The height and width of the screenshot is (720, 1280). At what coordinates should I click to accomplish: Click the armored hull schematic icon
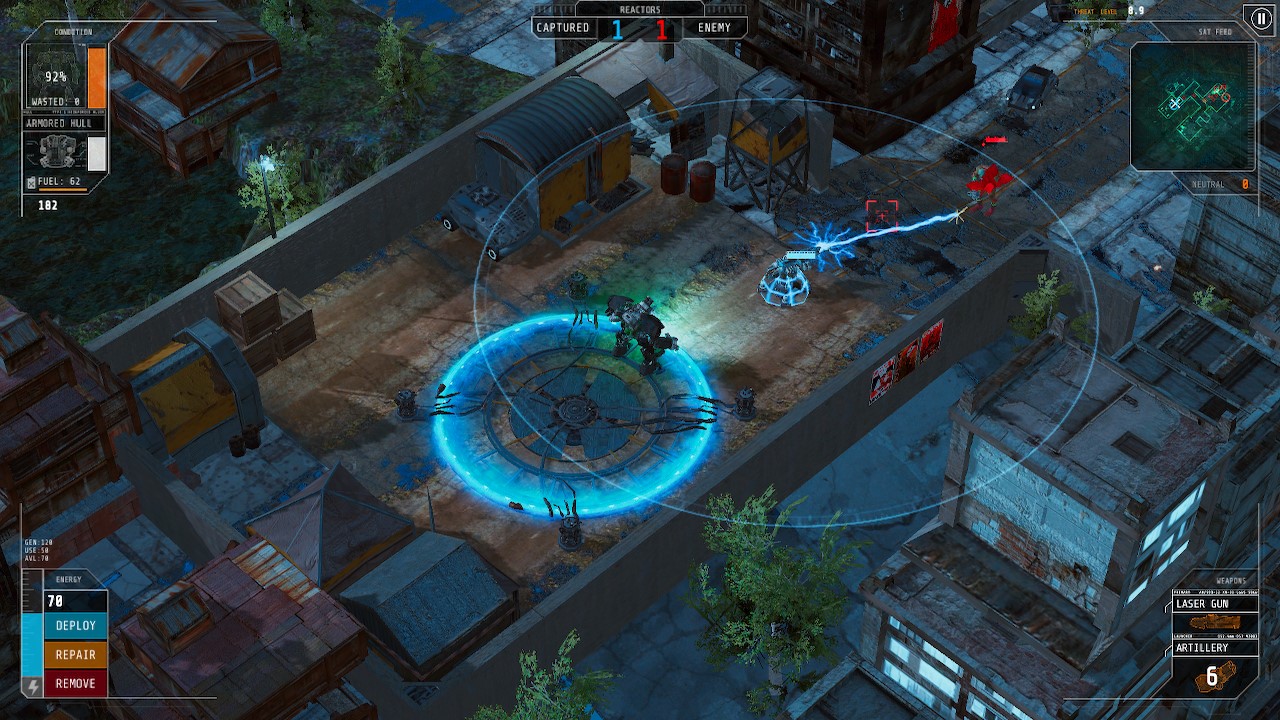pos(58,151)
